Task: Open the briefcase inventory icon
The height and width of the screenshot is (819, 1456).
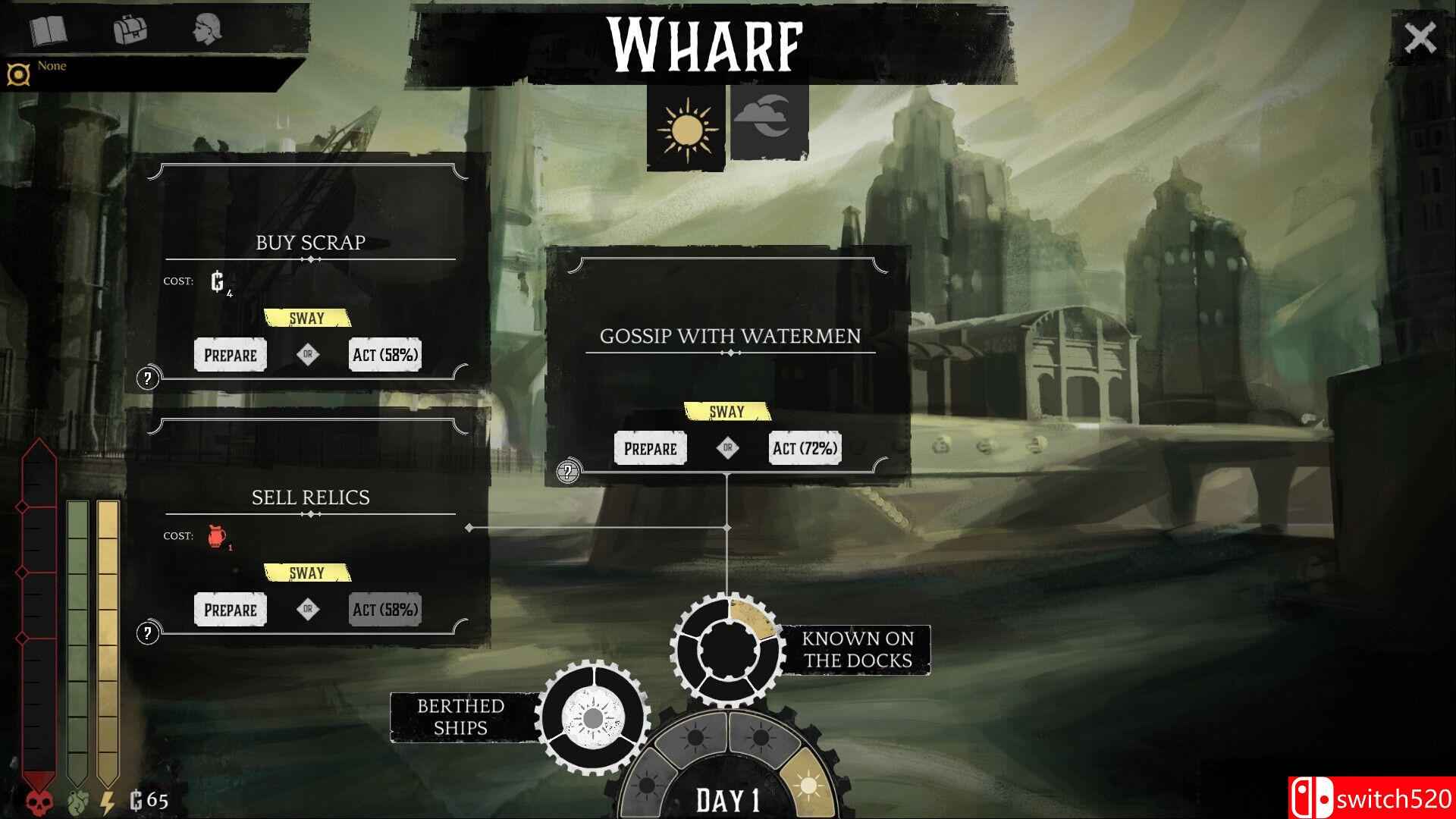Action: point(130,30)
